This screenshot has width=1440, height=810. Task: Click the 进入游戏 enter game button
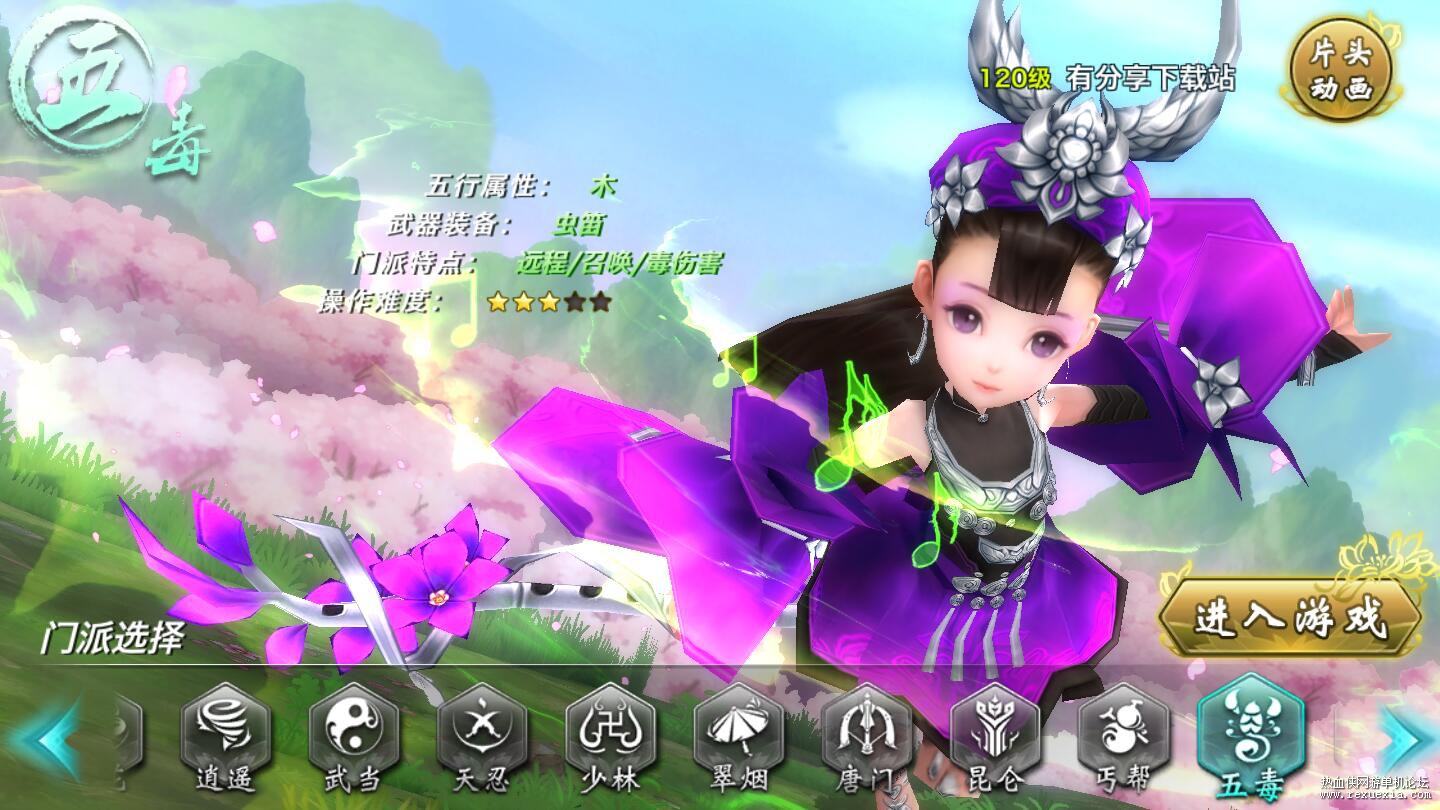click(x=1290, y=618)
